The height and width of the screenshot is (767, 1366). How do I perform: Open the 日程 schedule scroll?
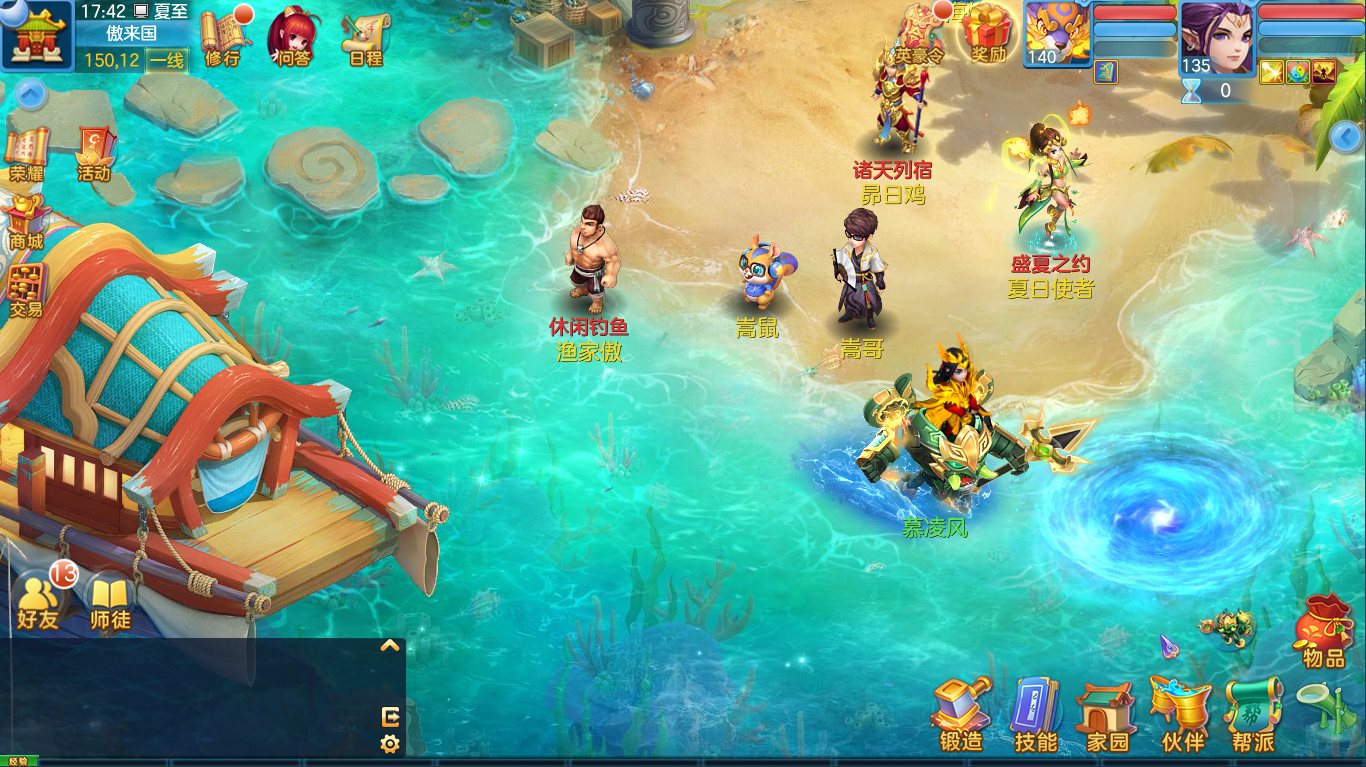(366, 38)
